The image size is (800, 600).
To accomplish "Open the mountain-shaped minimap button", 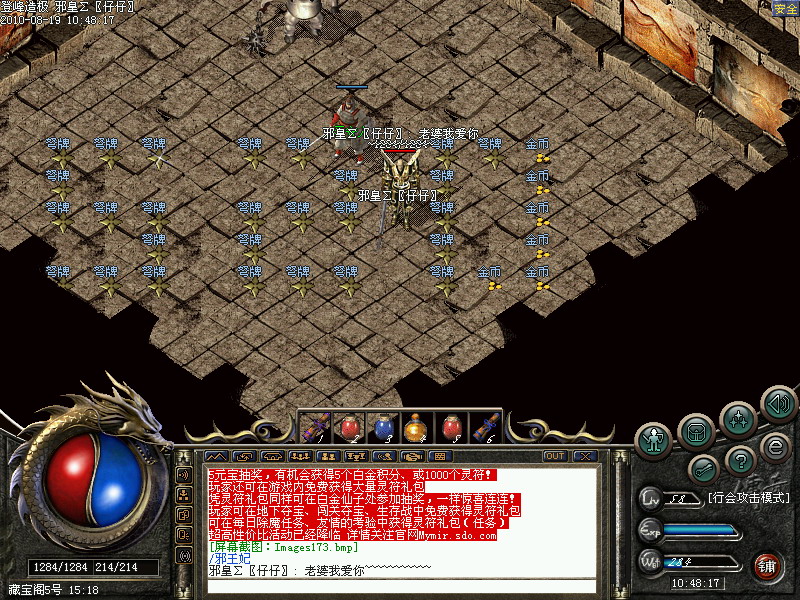I will coord(223,456).
